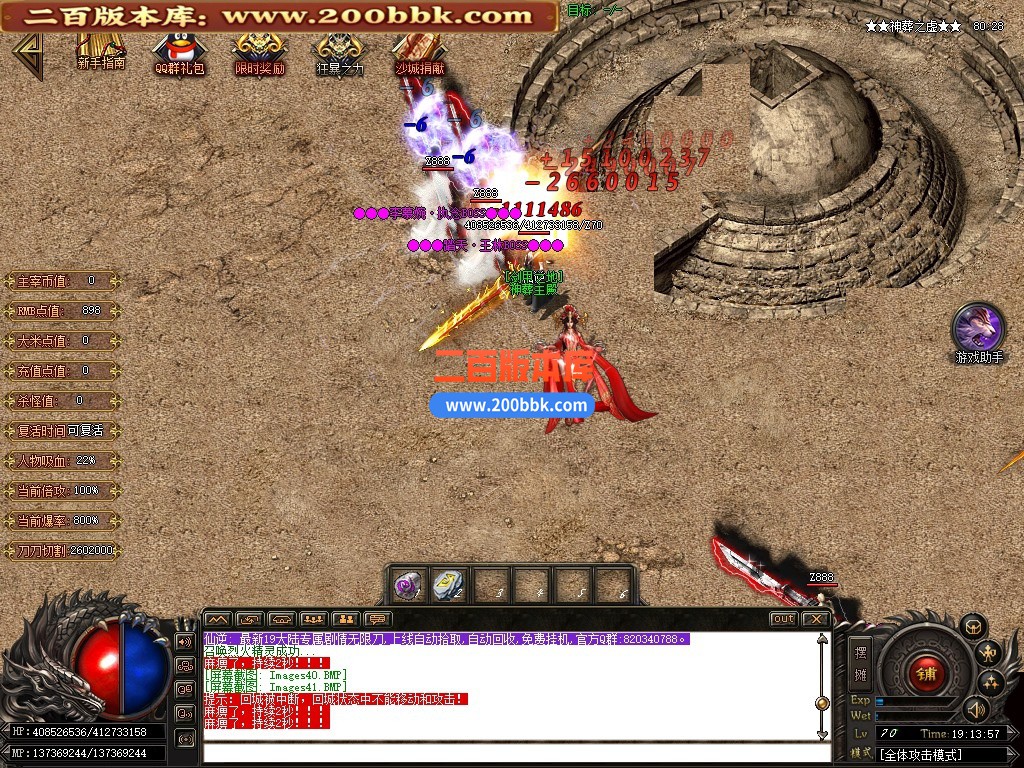Collapse the top icon bar with the arrow

pos(28,56)
